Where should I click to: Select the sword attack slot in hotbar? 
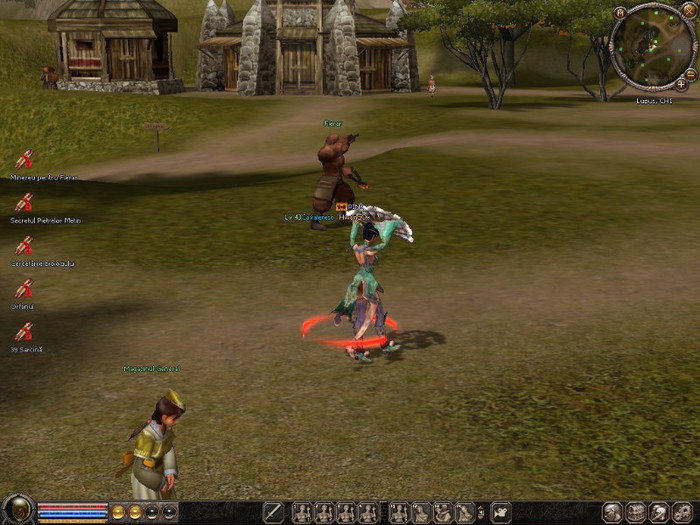pyautogui.click(x=273, y=513)
